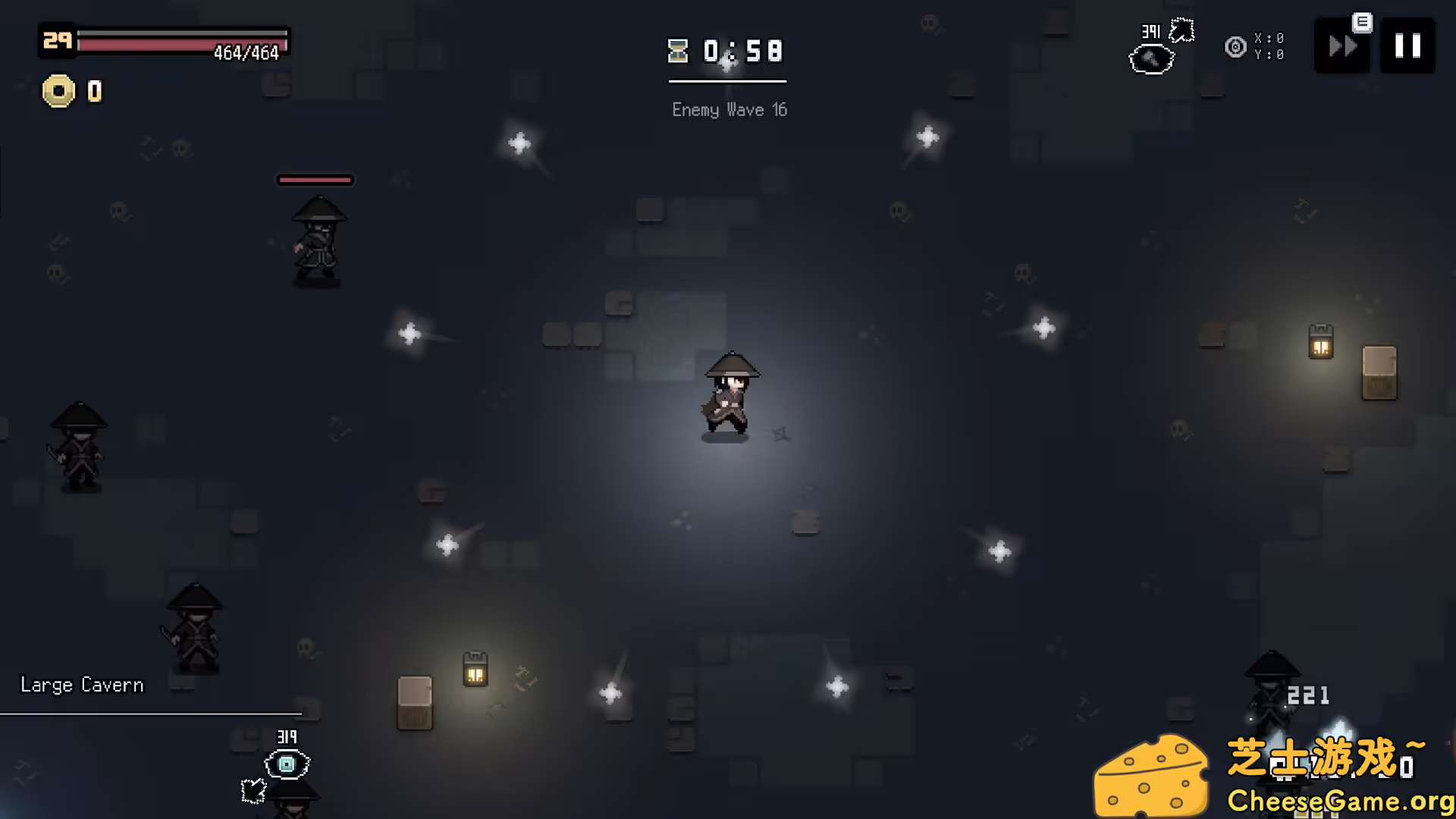Click the Large Cavern location label

[x=82, y=685]
